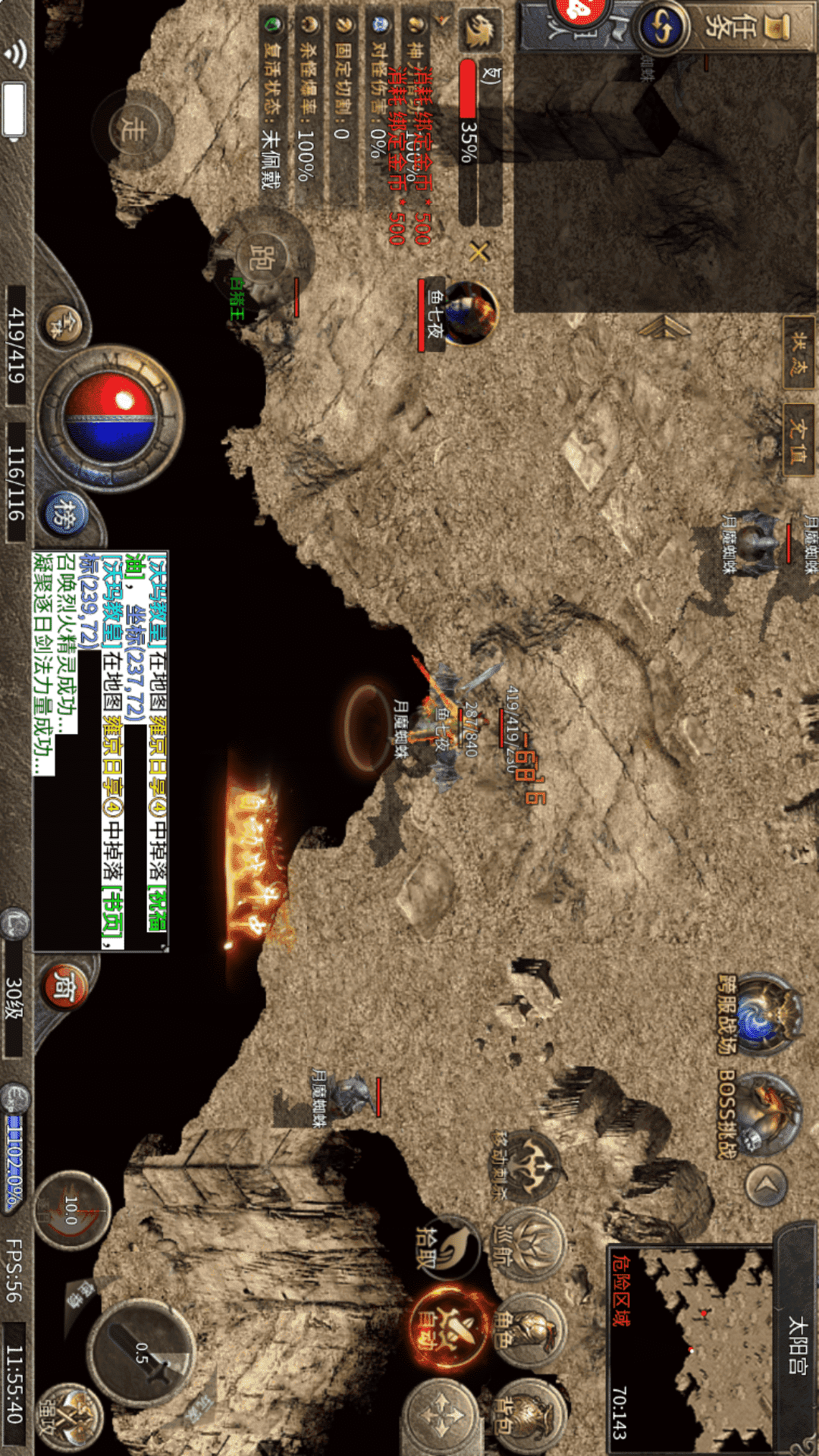Open the 背包 backpack

[529, 1415]
